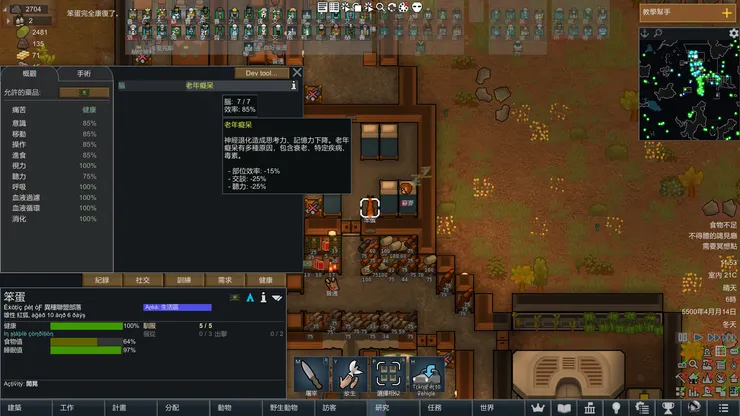Close the health panel with the X
This screenshot has height=416, width=740.
click(x=297, y=72)
